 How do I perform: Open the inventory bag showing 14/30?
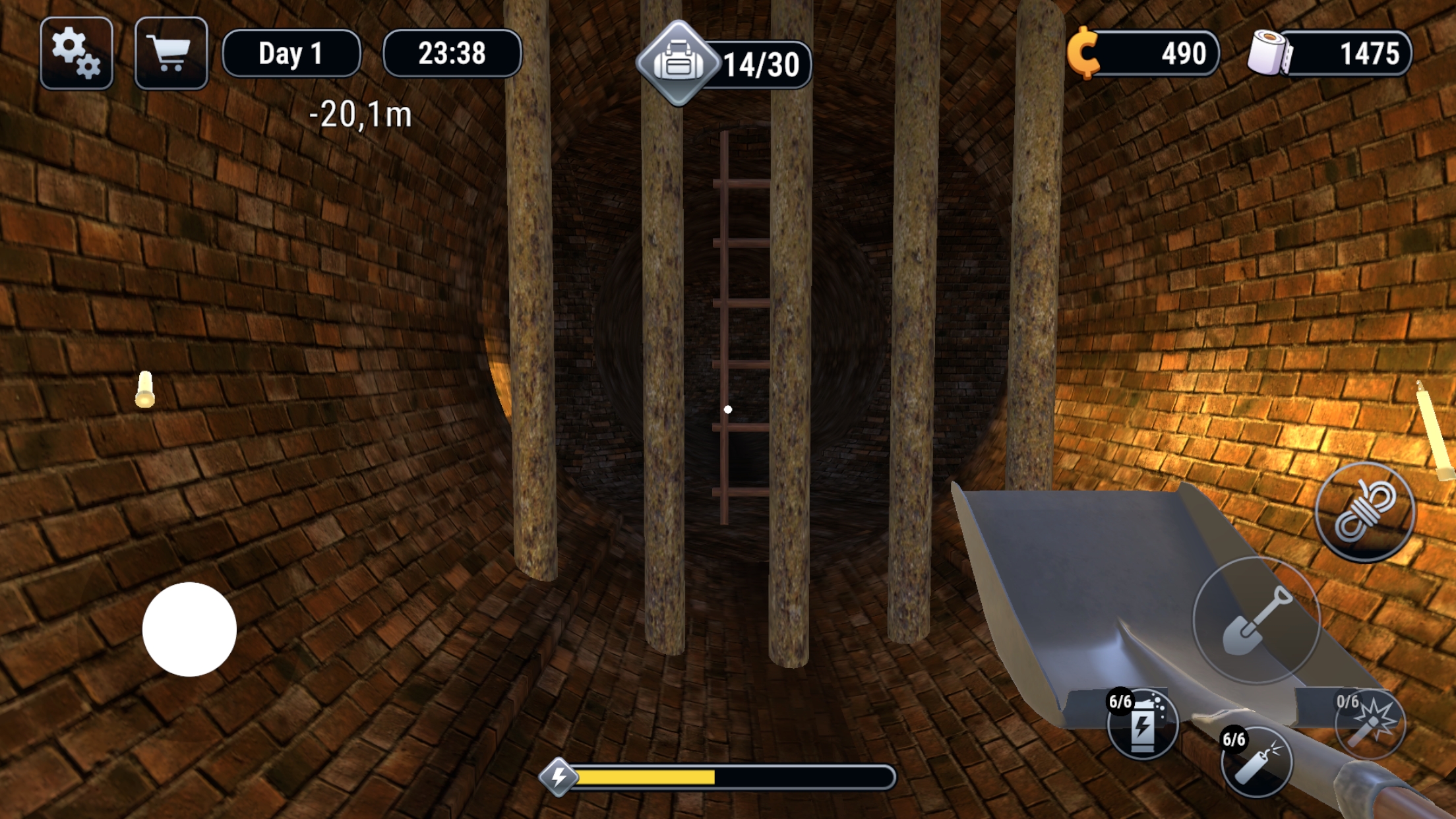(679, 63)
